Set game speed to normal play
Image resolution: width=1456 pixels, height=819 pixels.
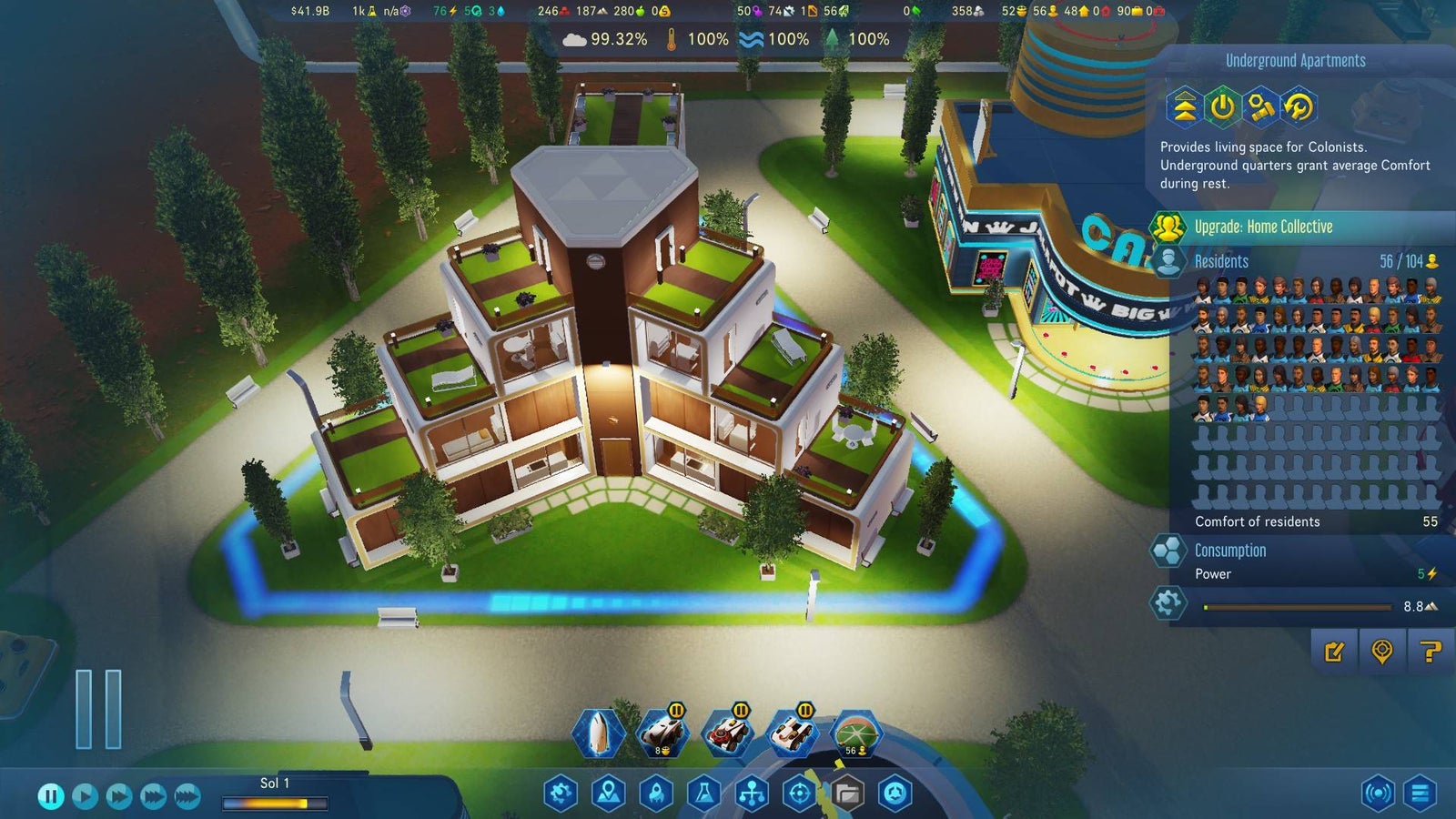(x=85, y=796)
